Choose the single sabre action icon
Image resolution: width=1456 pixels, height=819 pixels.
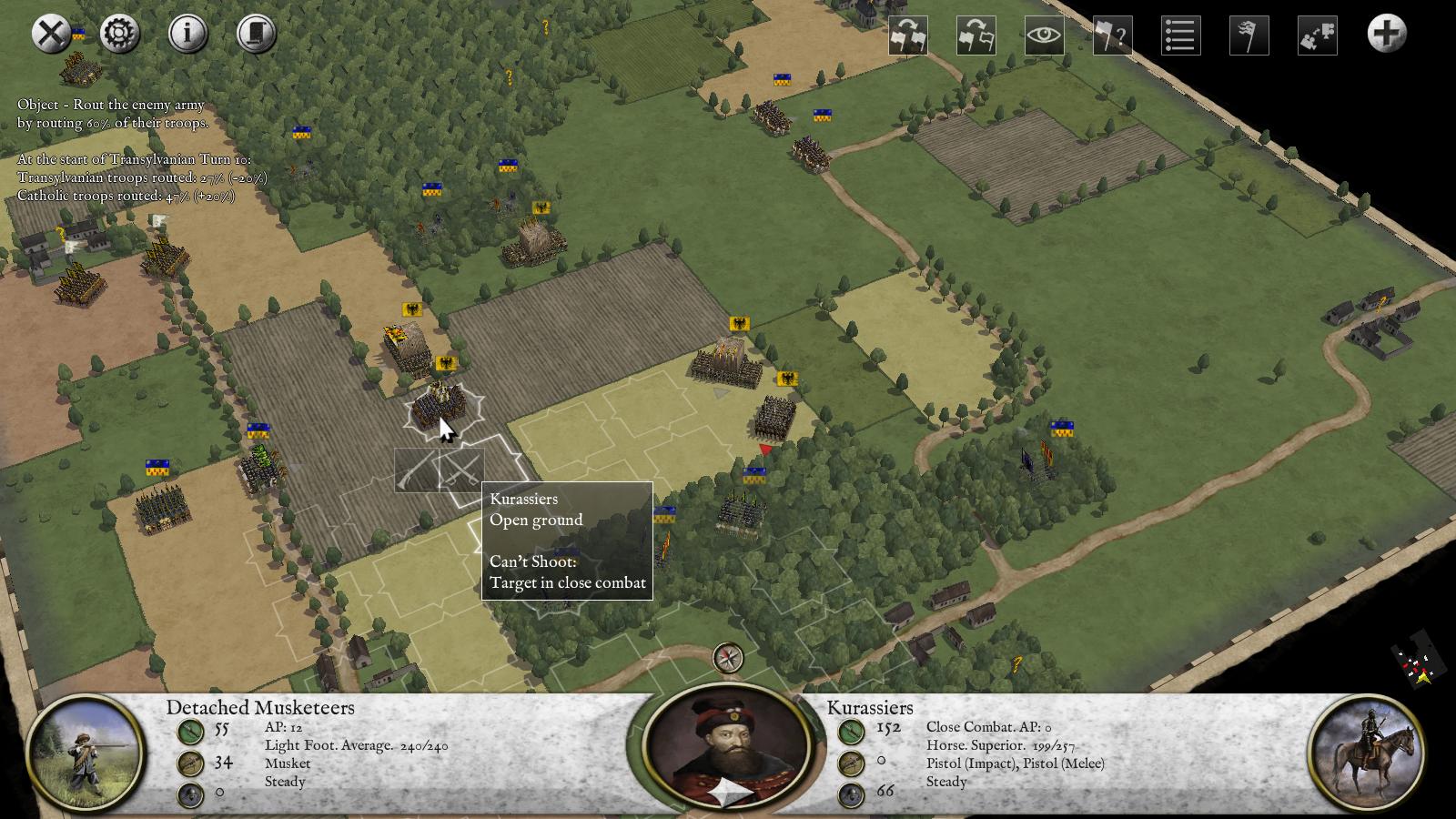click(417, 470)
